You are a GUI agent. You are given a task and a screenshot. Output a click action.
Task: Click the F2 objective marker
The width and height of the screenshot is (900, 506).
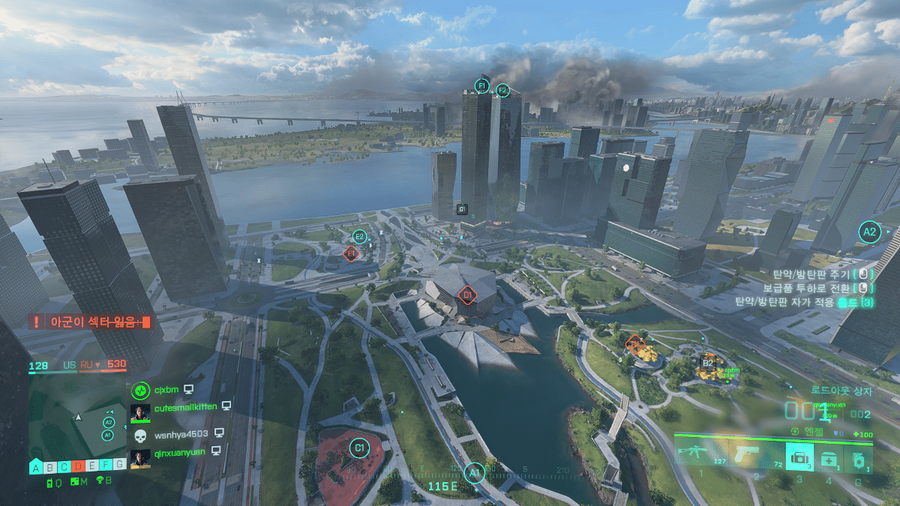pos(503,91)
